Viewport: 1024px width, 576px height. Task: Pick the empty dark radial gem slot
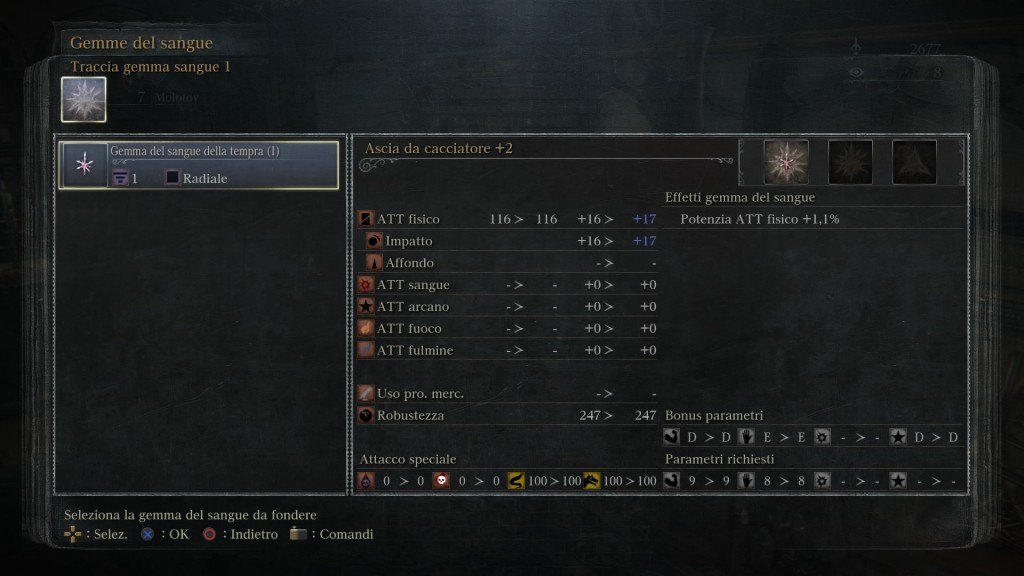click(x=850, y=162)
